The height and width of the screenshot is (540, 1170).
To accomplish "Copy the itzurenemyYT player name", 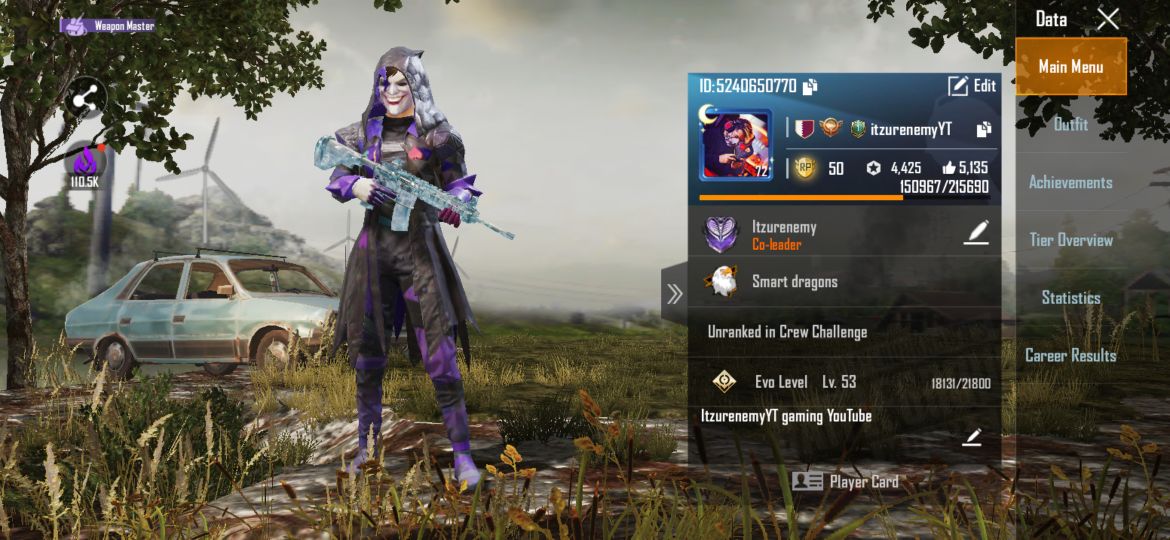I will pyautogui.click(x=984, y=129).
